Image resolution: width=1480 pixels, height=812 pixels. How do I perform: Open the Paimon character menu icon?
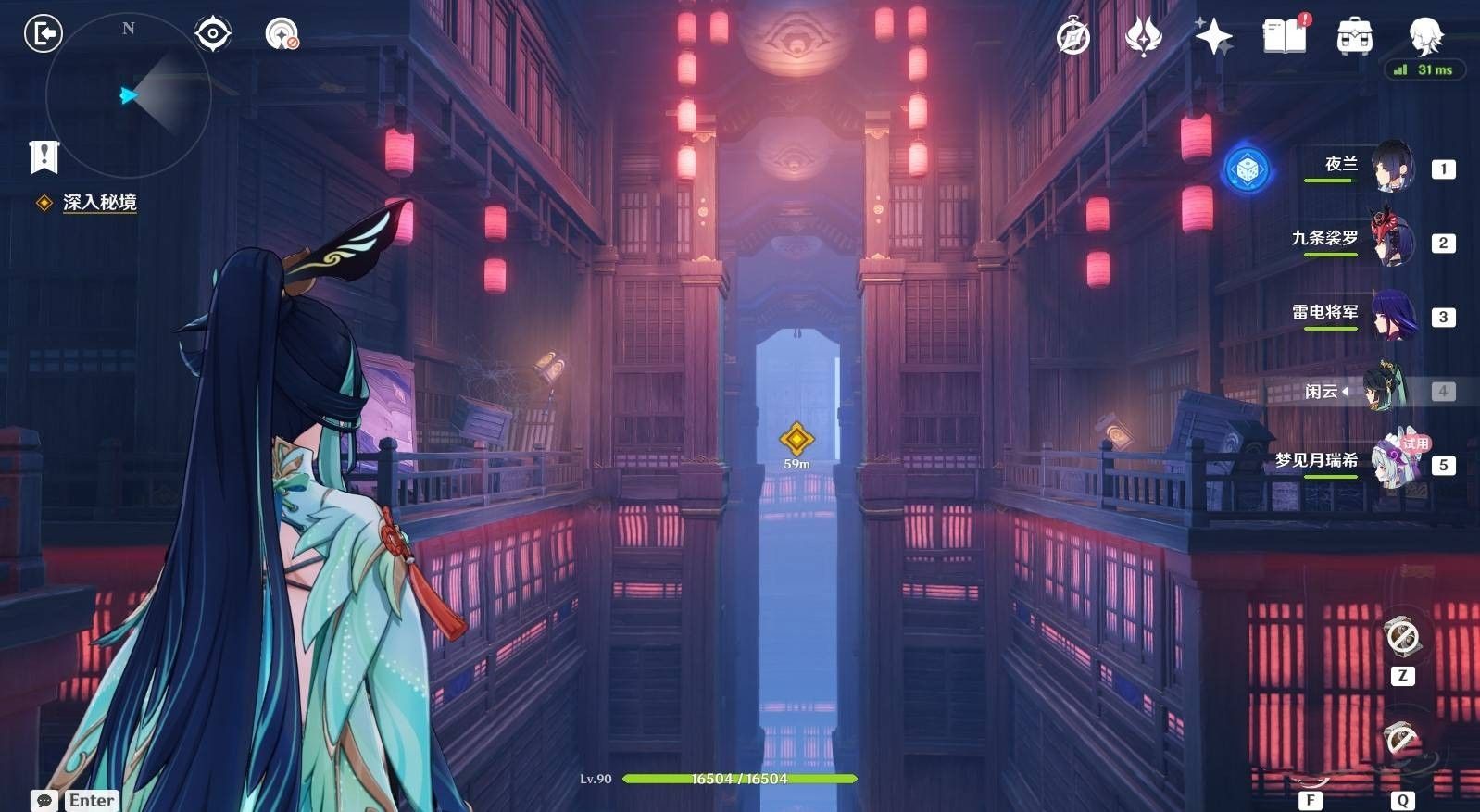(x=1424, y=36)
